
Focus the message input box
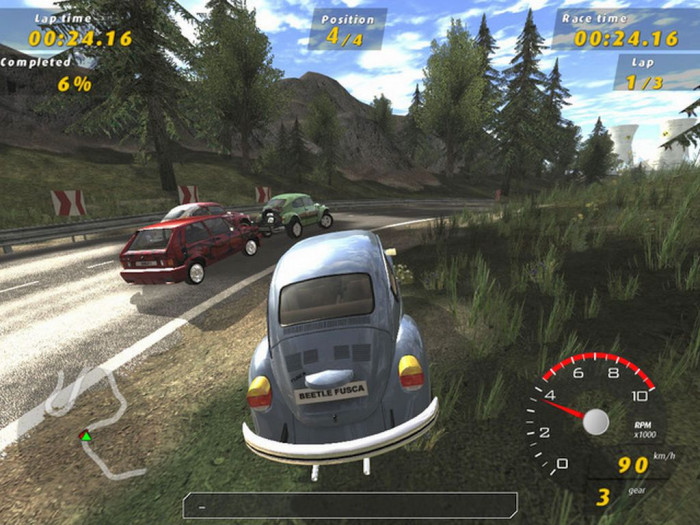[350, 504]
